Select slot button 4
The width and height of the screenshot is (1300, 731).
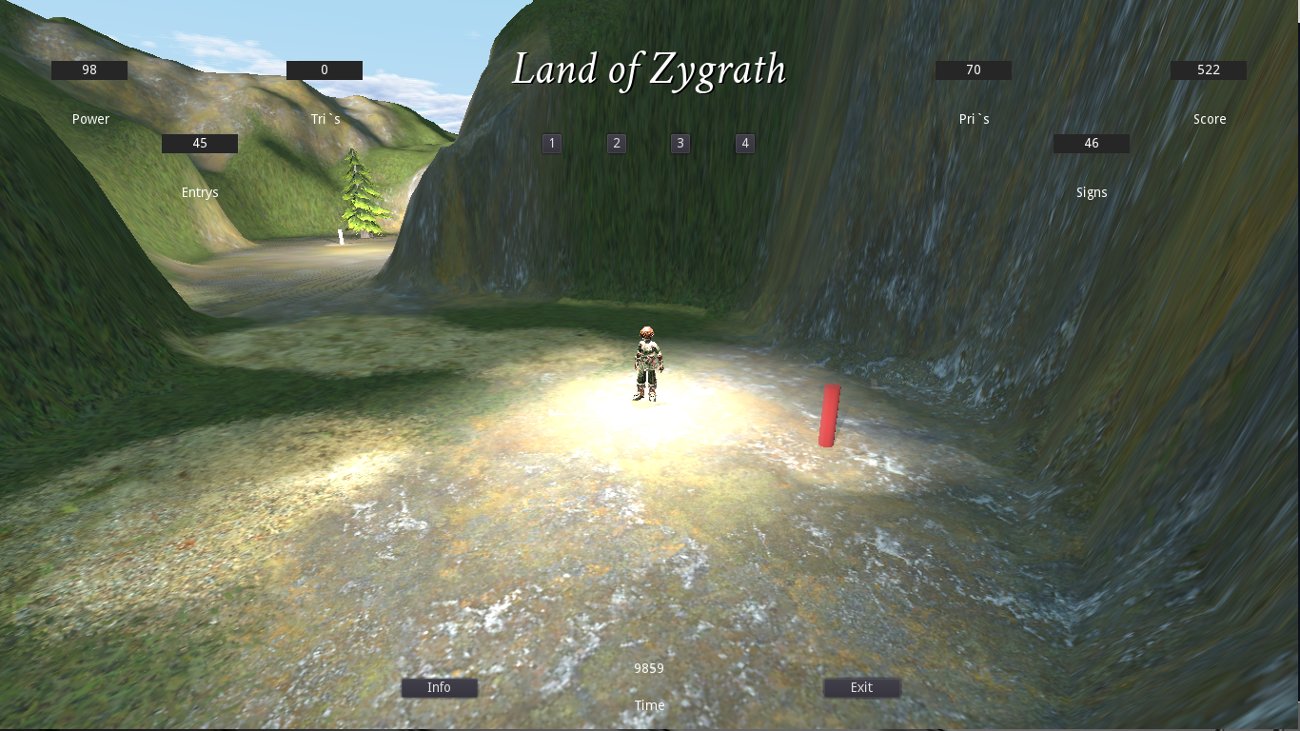744,143
